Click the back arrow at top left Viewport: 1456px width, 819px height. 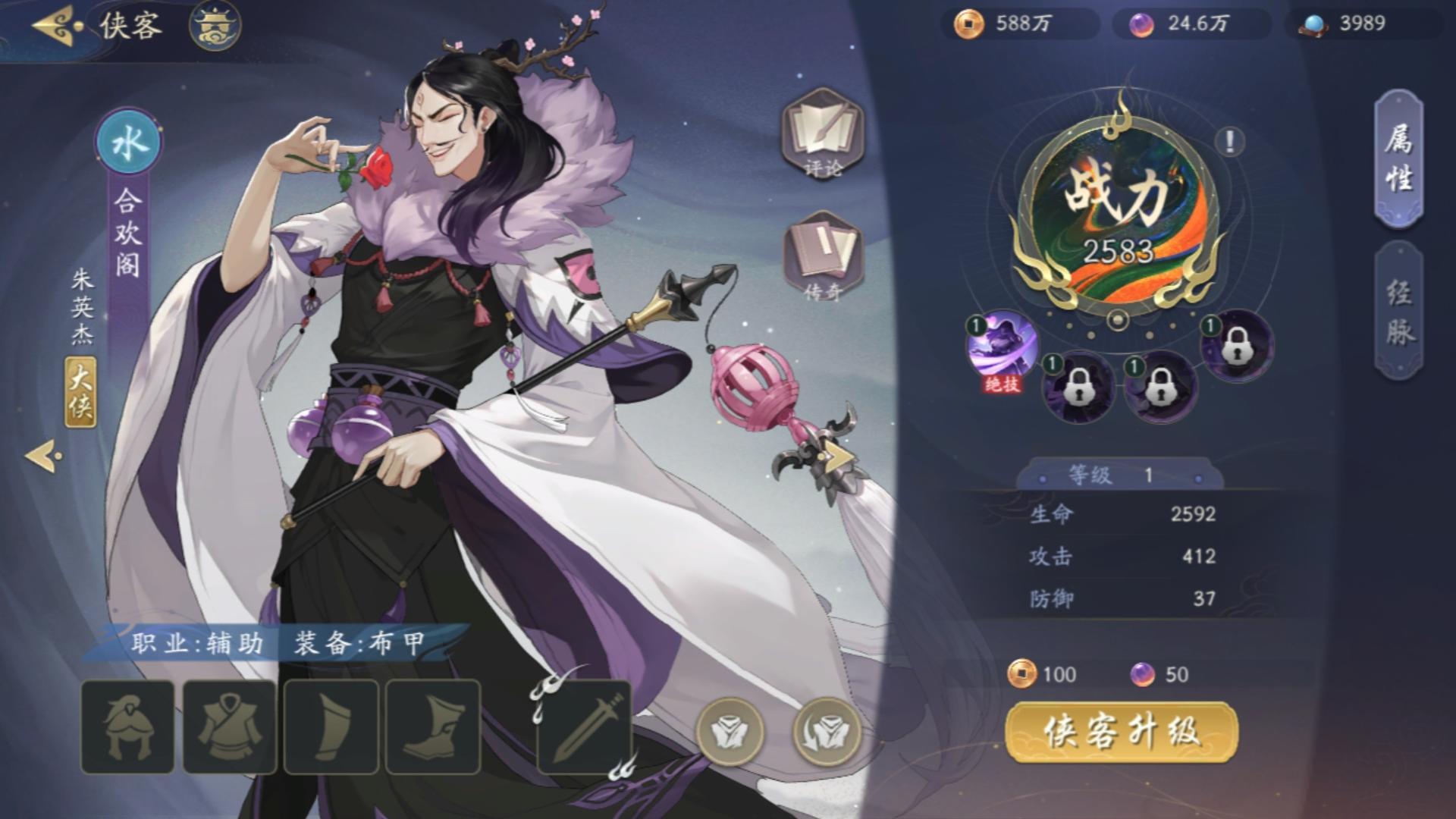coord(52,25)
